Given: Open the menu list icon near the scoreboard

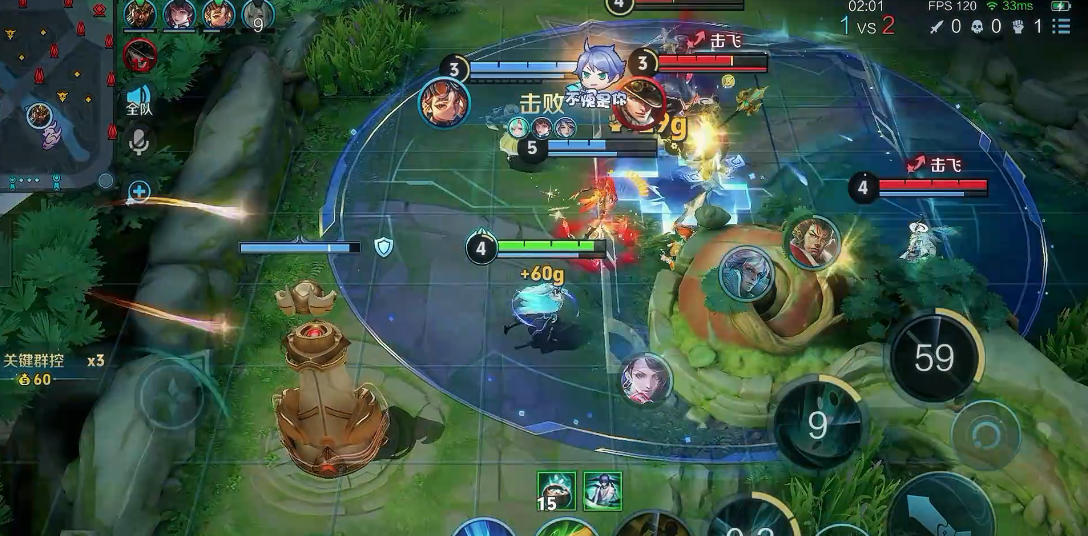Looking at the screenshot, I should (1060, 27).
